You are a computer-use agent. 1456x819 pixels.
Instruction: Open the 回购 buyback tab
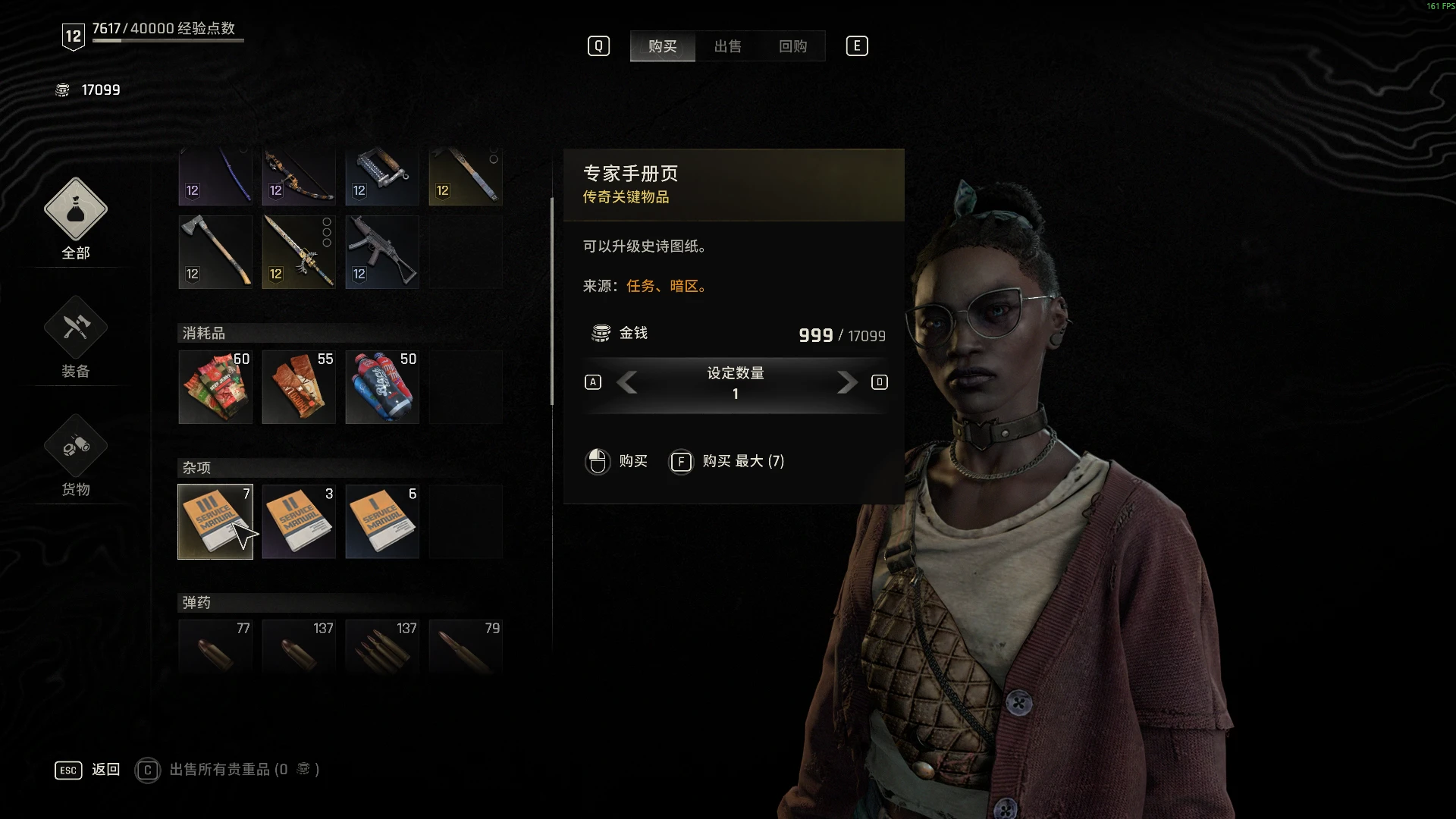point(792,46)
